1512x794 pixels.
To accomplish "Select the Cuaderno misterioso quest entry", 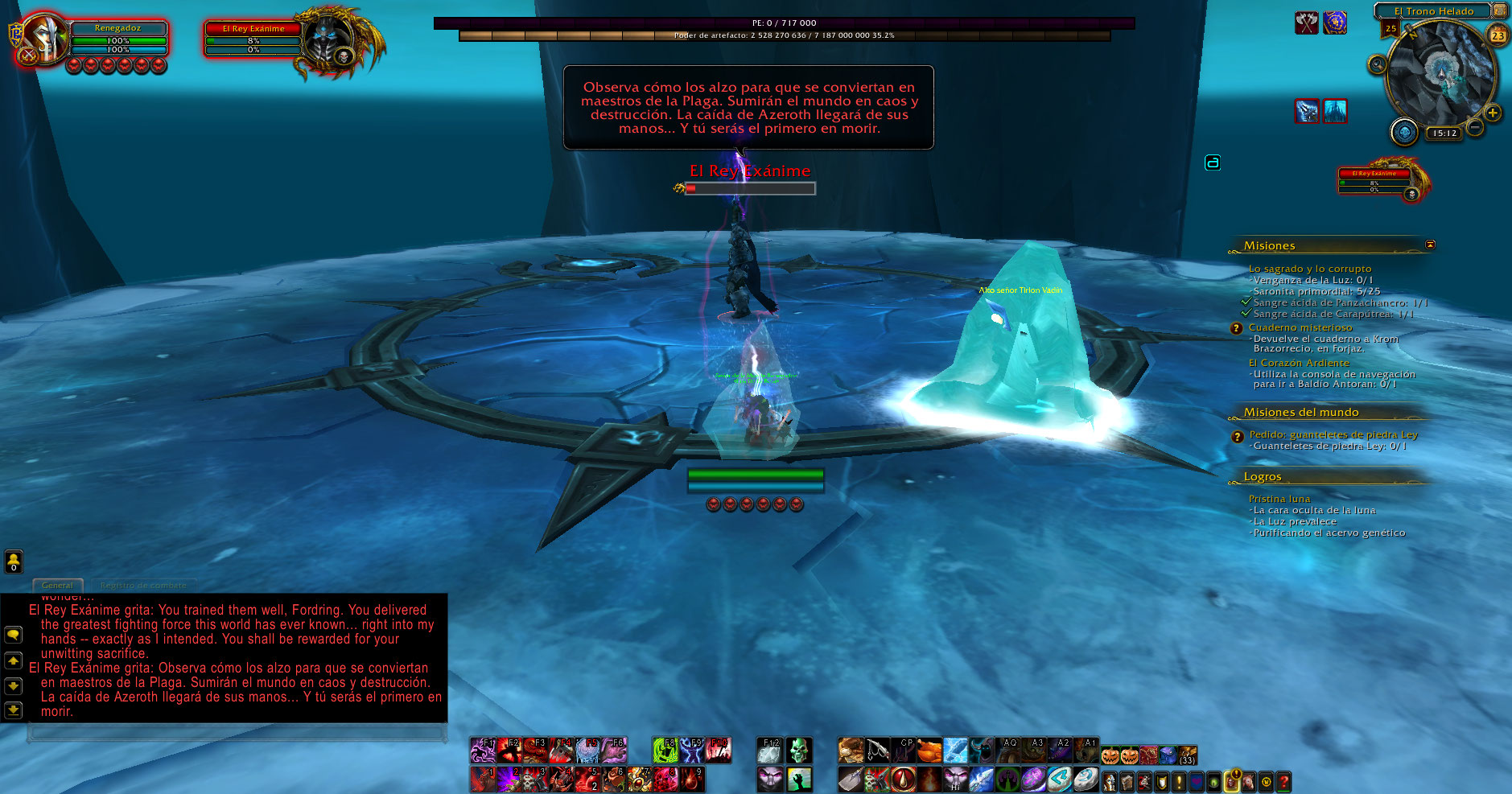I will coord(1300,327).
